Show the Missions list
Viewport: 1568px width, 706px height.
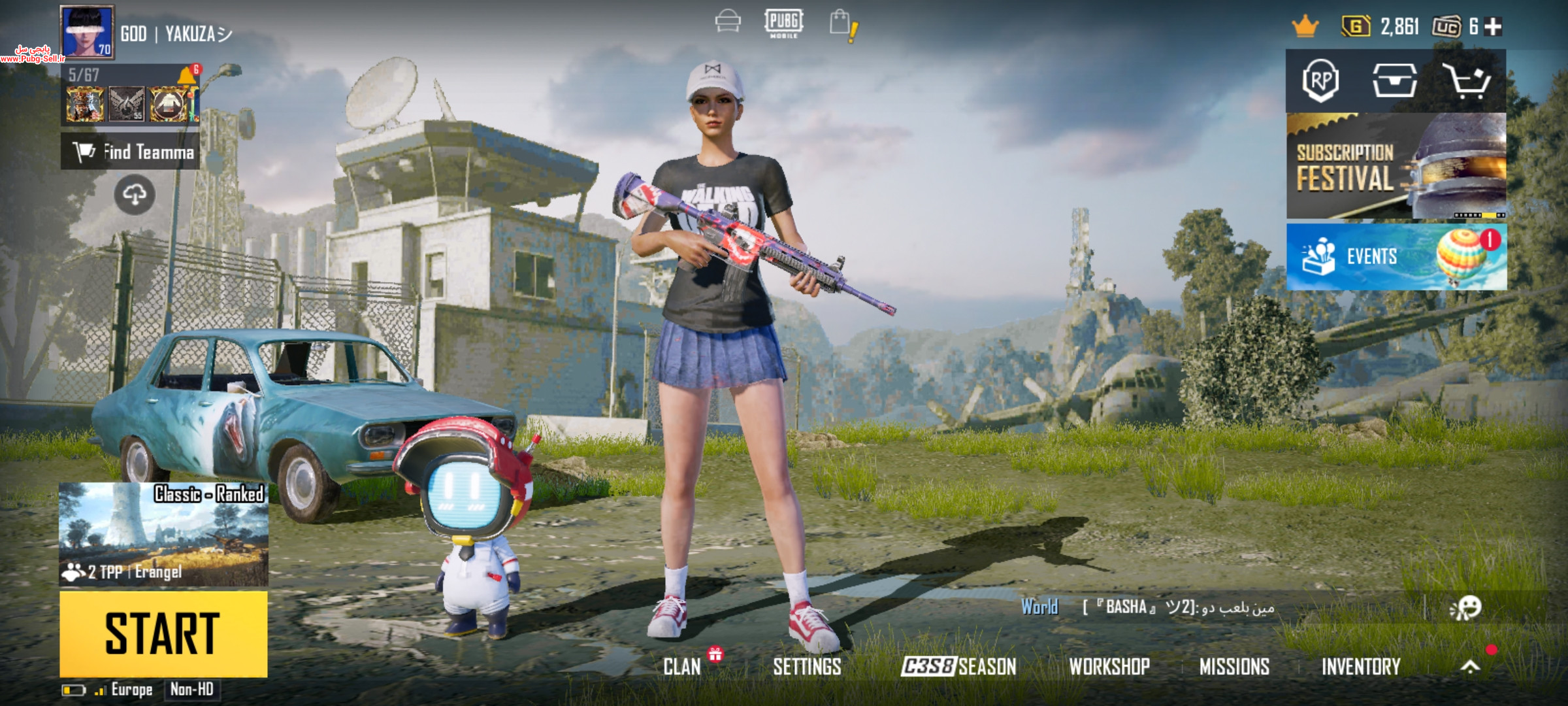pyautogui.click(x=1234, y=666)
